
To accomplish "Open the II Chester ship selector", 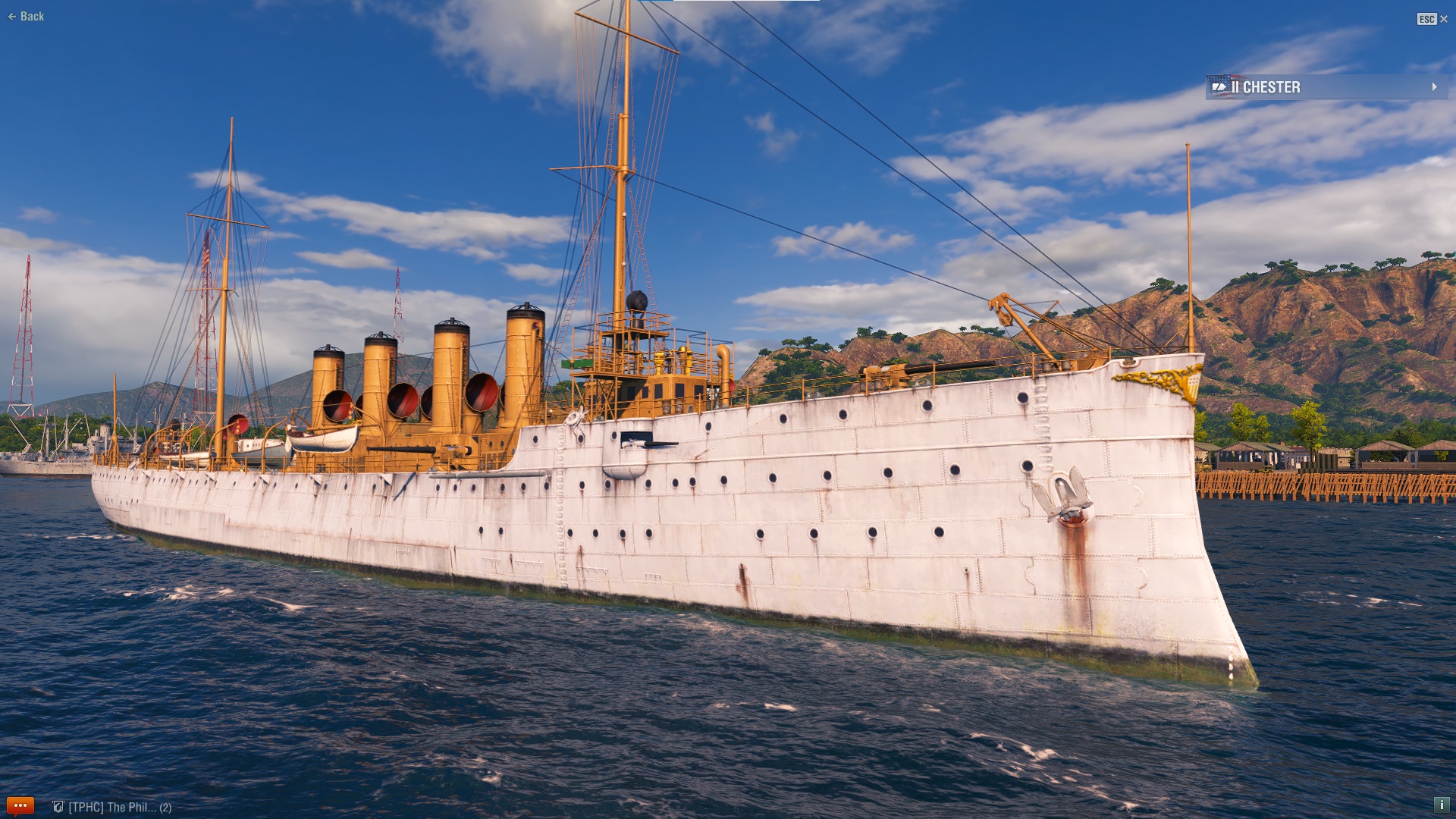I will pyautogui.click(x=1326, y=87).
